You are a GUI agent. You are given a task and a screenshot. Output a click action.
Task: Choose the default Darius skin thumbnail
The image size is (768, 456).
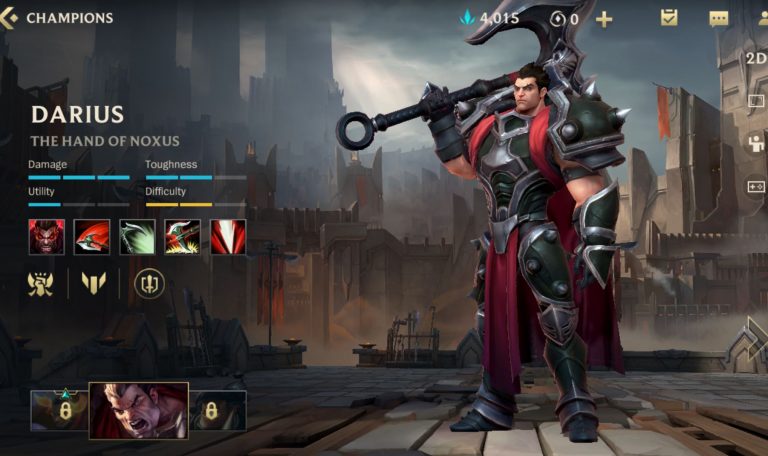click(x=138, y=410)
